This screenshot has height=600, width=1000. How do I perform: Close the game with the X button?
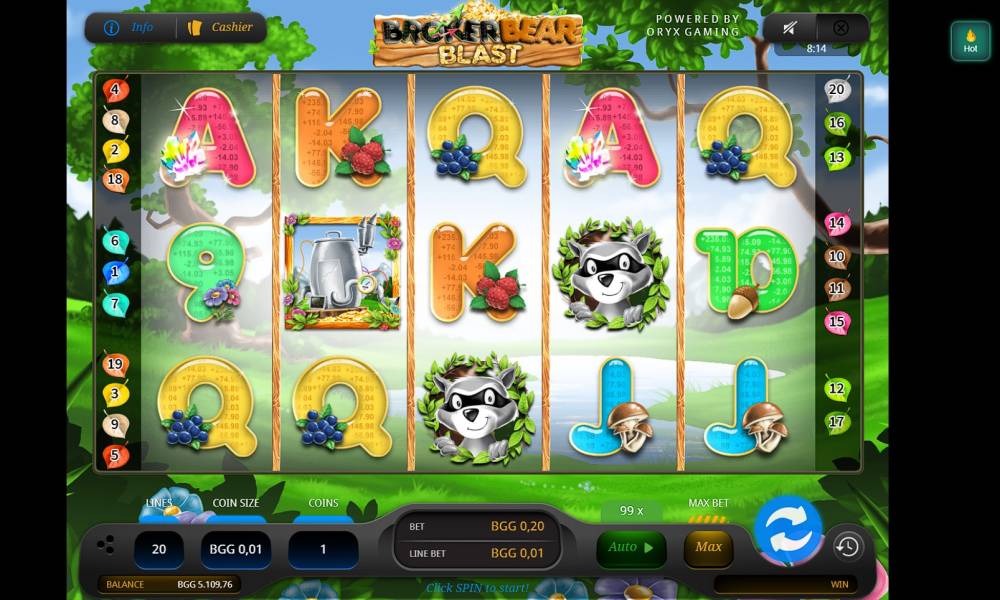[841, 28]
